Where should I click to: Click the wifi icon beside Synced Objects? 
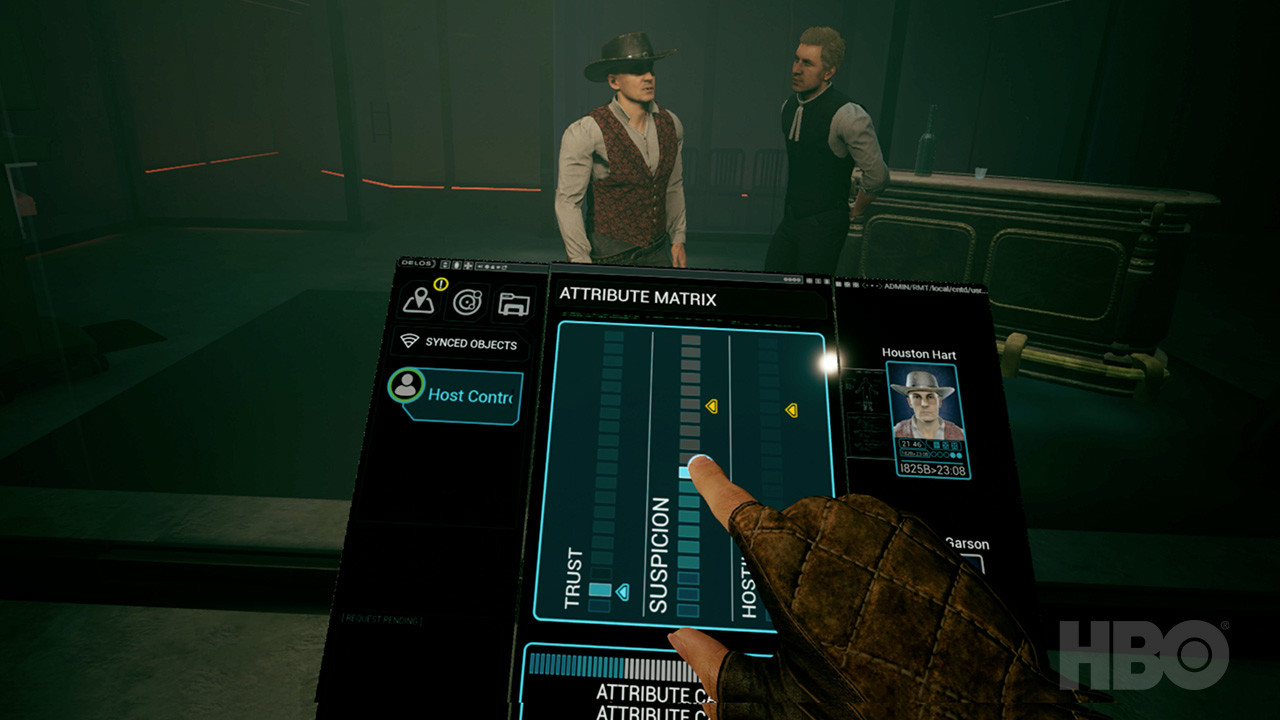click(410, 340)
